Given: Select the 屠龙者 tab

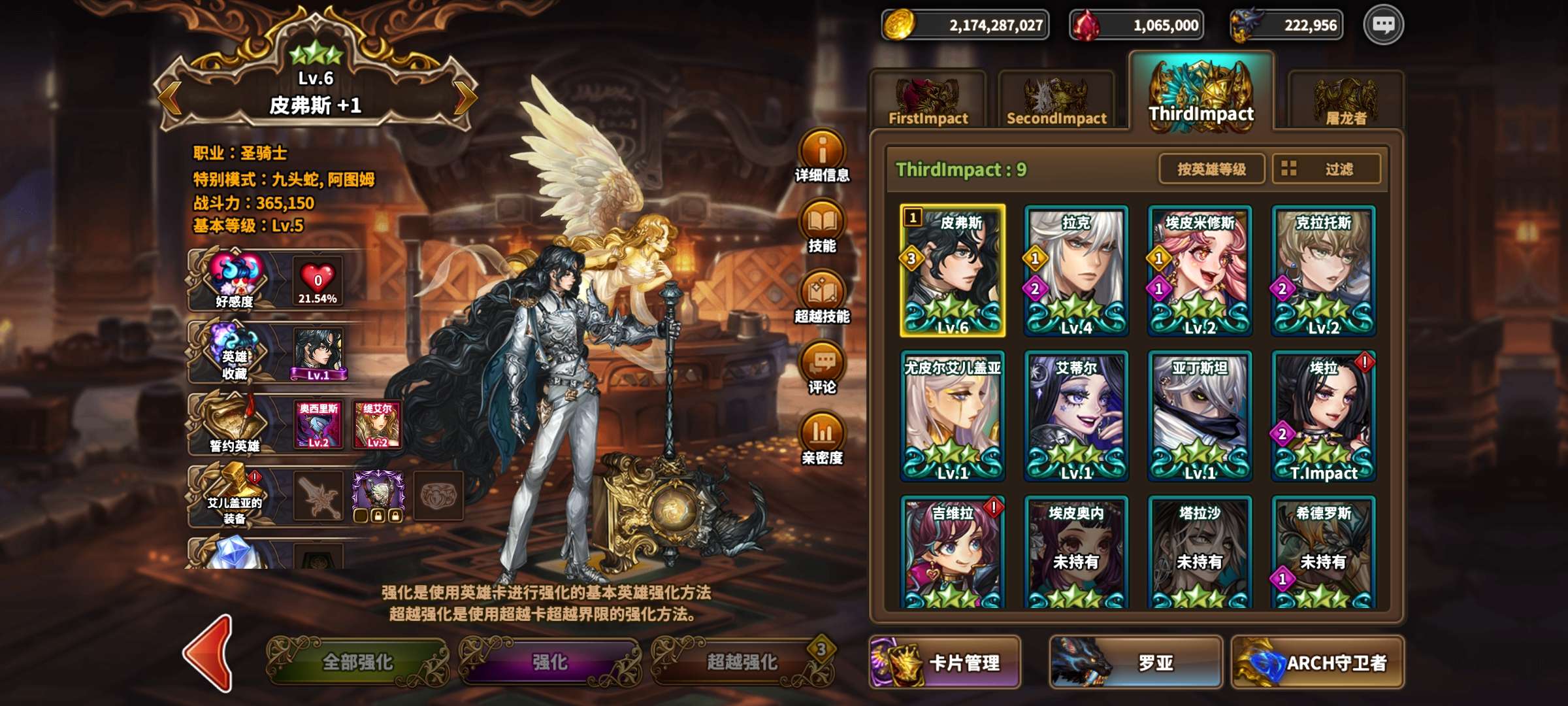Looking at the screenshot, I should (1345, 101).
